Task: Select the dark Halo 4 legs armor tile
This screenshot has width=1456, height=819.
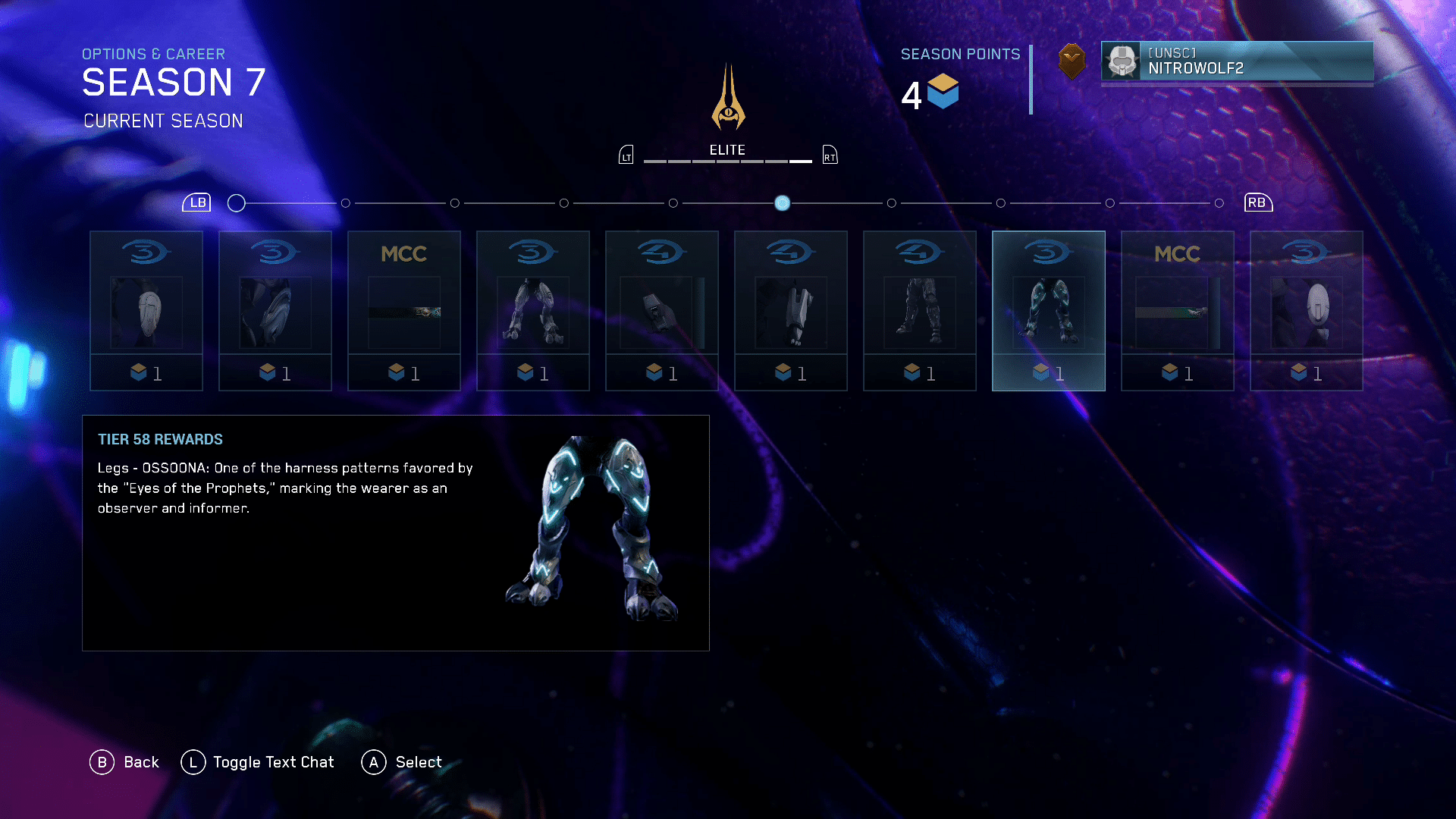Action: (x=919, y=311)
